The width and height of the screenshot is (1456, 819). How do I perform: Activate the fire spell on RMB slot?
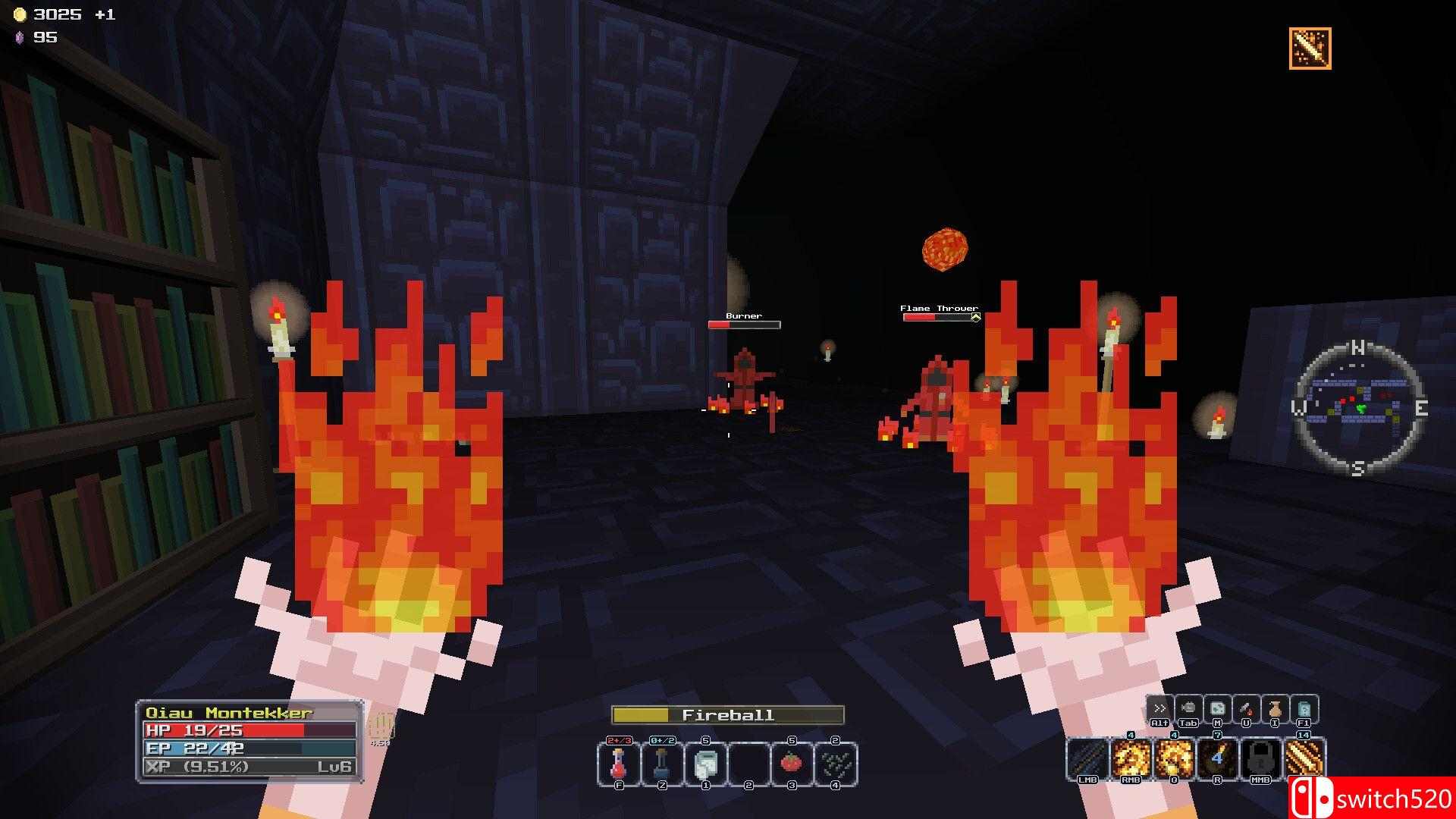coord(1131,758)
